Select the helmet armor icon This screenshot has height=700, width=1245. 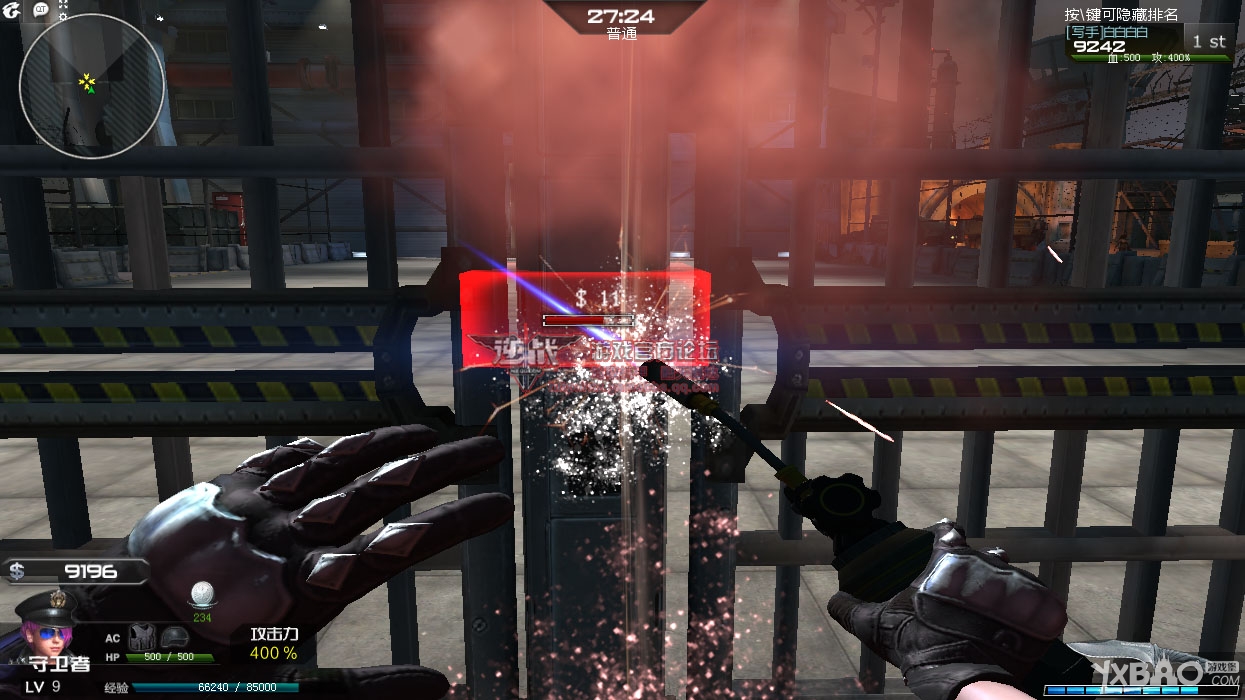tap(175, 637)
